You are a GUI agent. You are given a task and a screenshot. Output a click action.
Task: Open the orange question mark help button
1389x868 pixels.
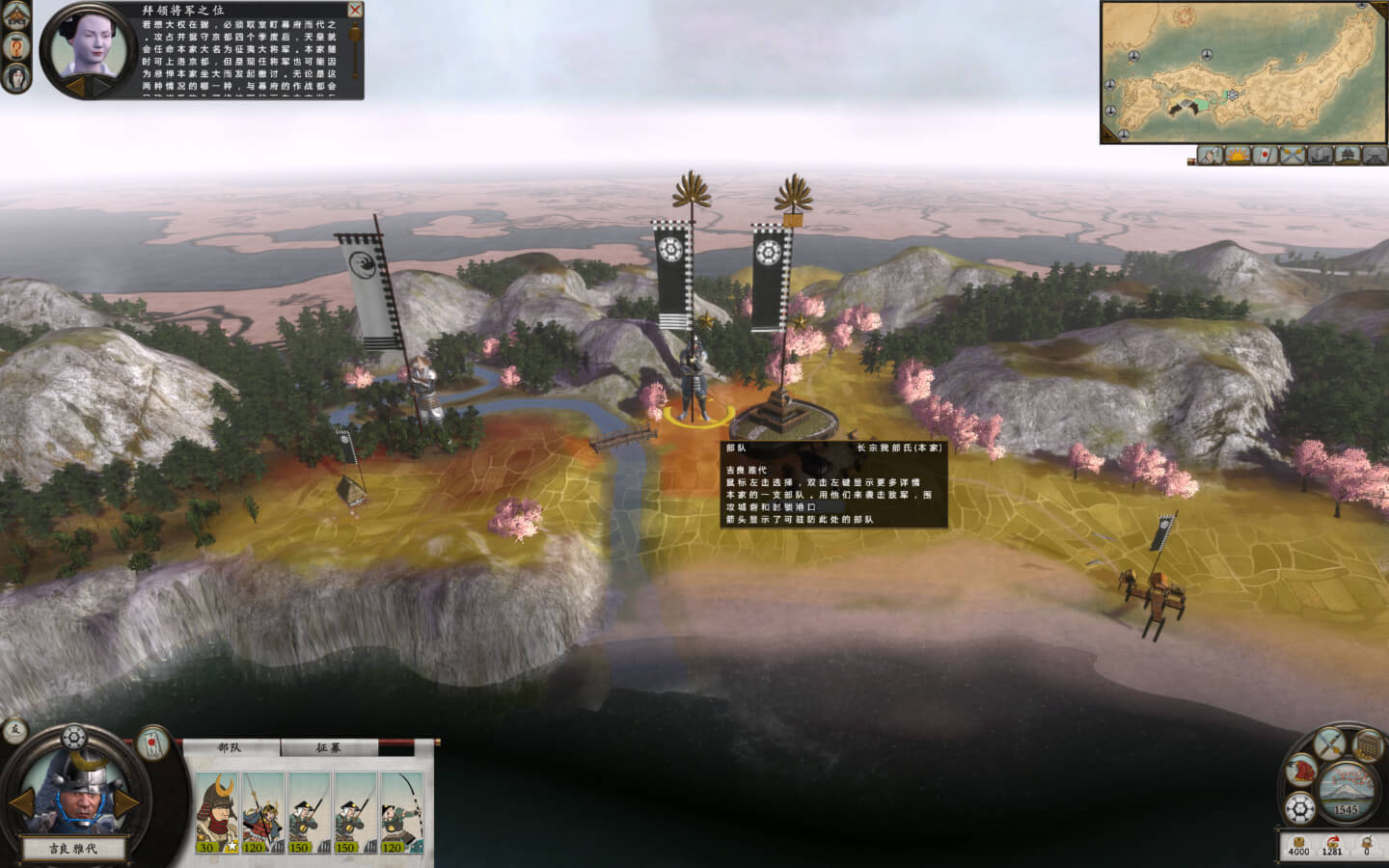point(15,45)
